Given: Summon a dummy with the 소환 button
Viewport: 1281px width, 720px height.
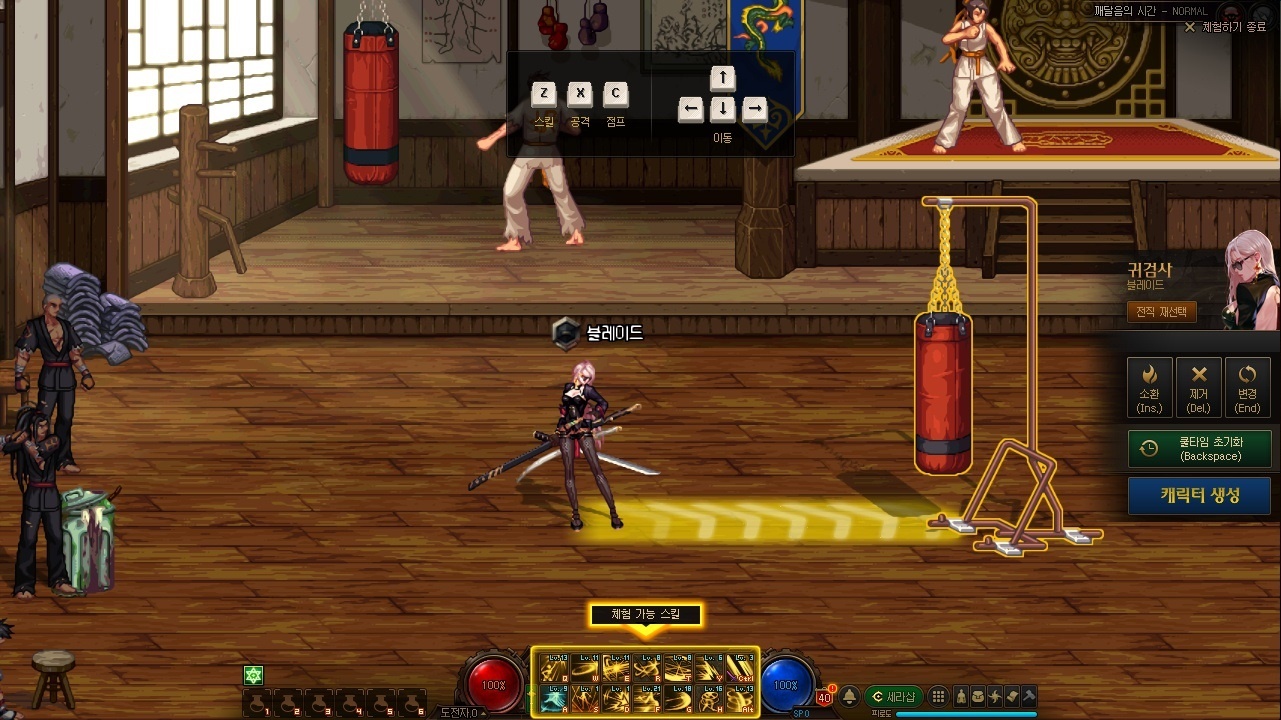Looking at the screenshot, I should (x=1149, y=386).
